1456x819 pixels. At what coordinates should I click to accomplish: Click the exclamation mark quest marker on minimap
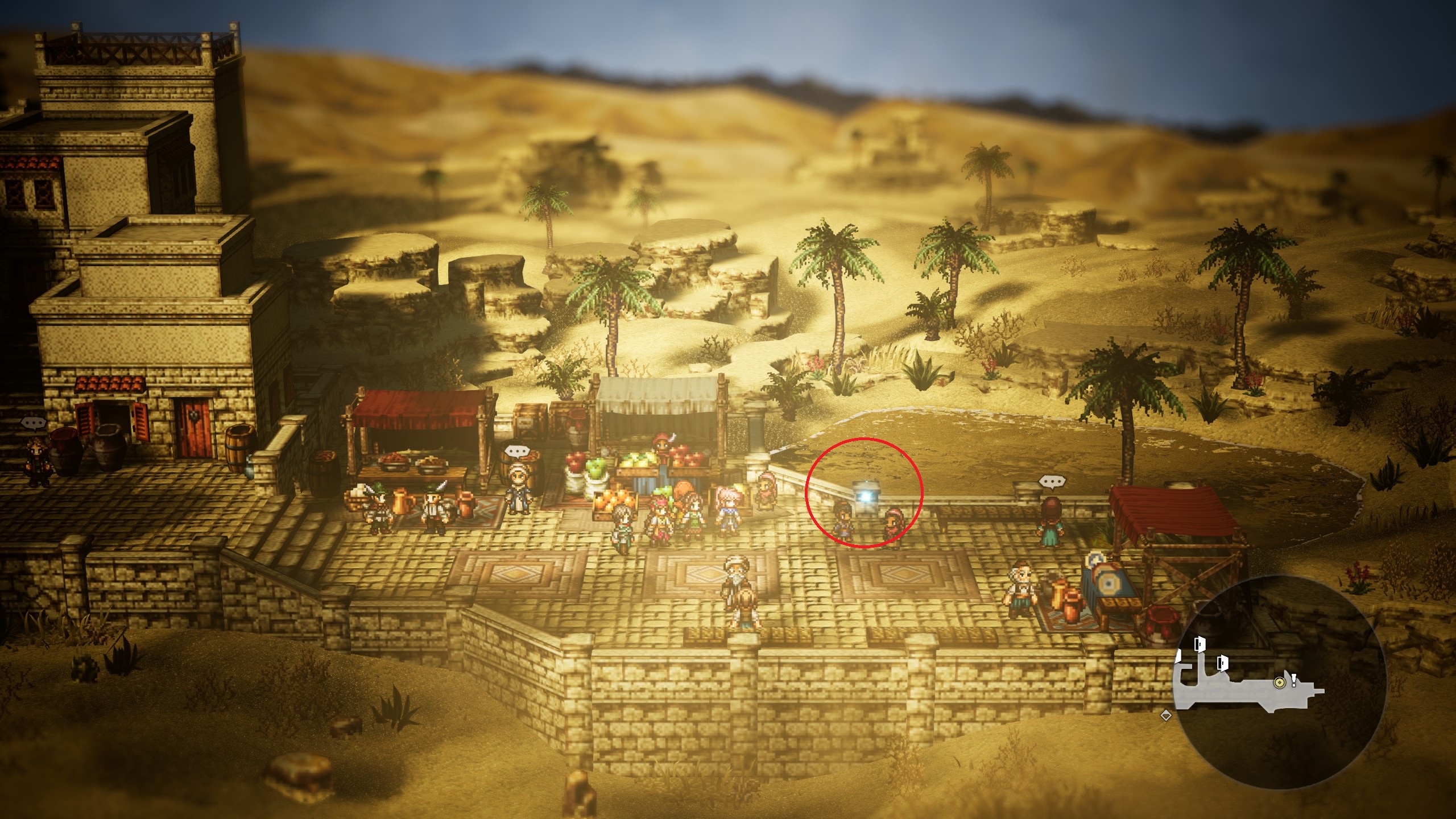click(1293, 679)
